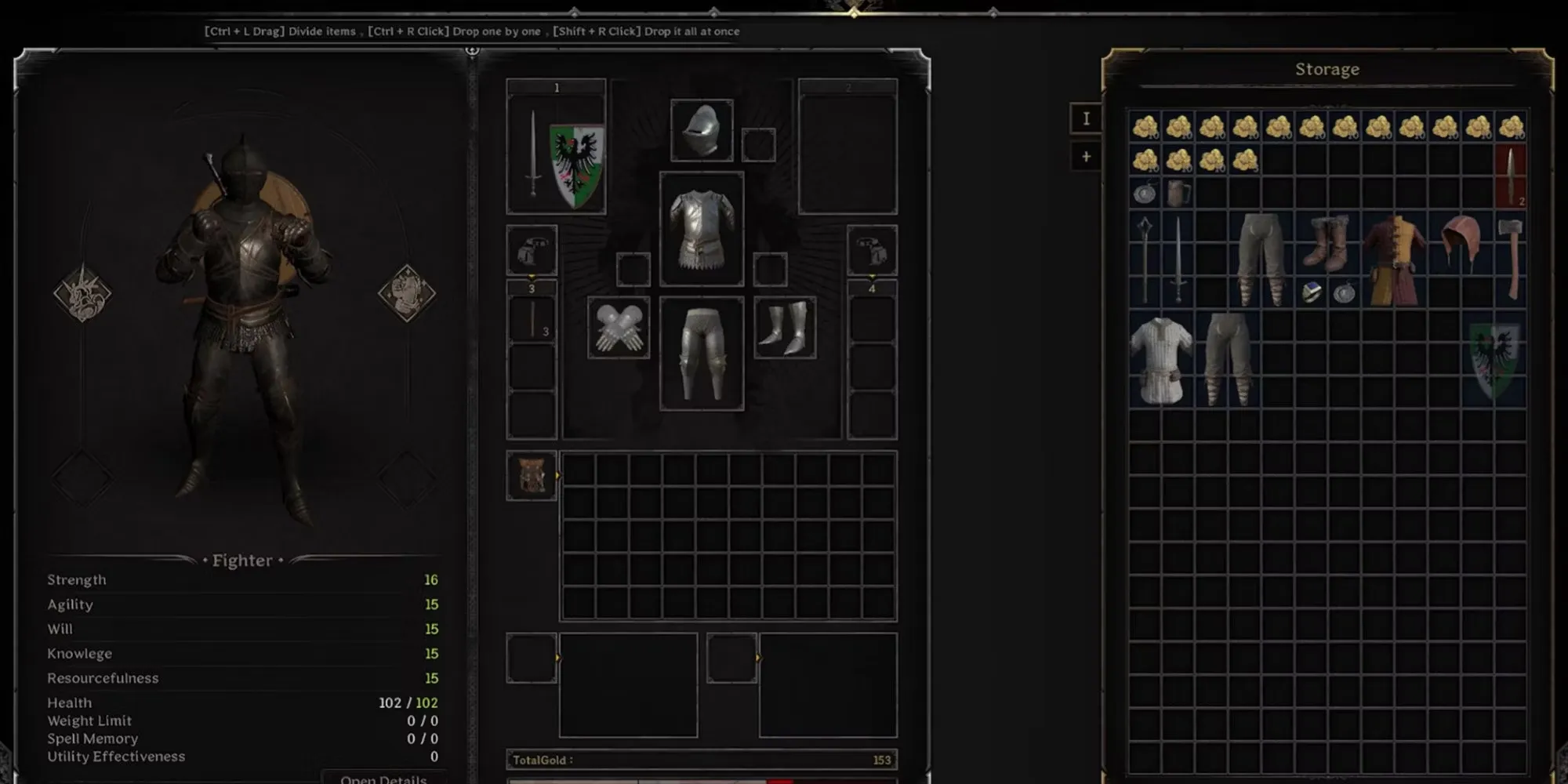Image resolution: width=1568 pixels, height=784 pixels.
Task: Add a new storage tab with plus button
Action: [1086, 157]
